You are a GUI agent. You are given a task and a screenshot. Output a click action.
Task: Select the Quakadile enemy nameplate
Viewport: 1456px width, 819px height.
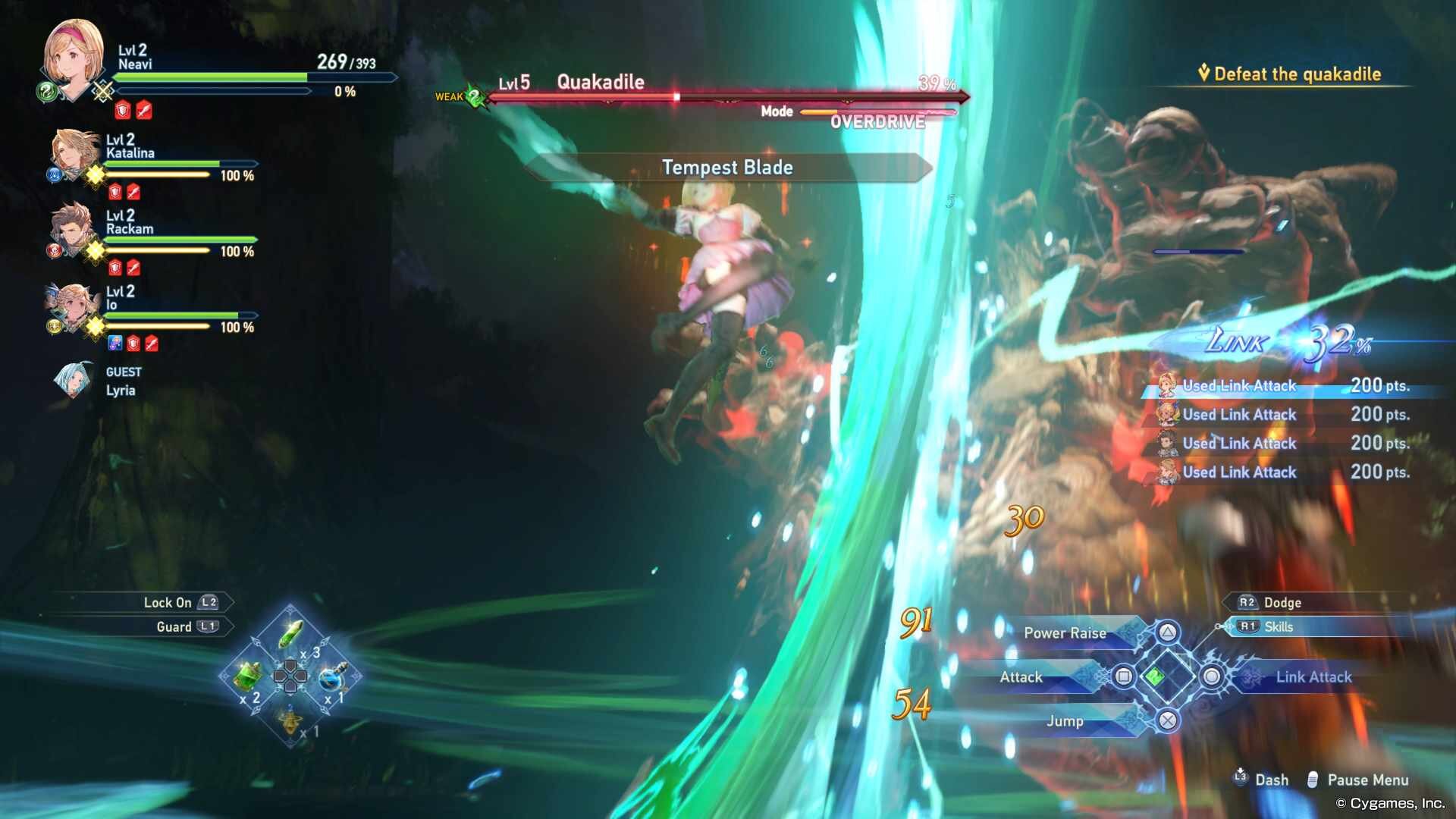(601, 82)
